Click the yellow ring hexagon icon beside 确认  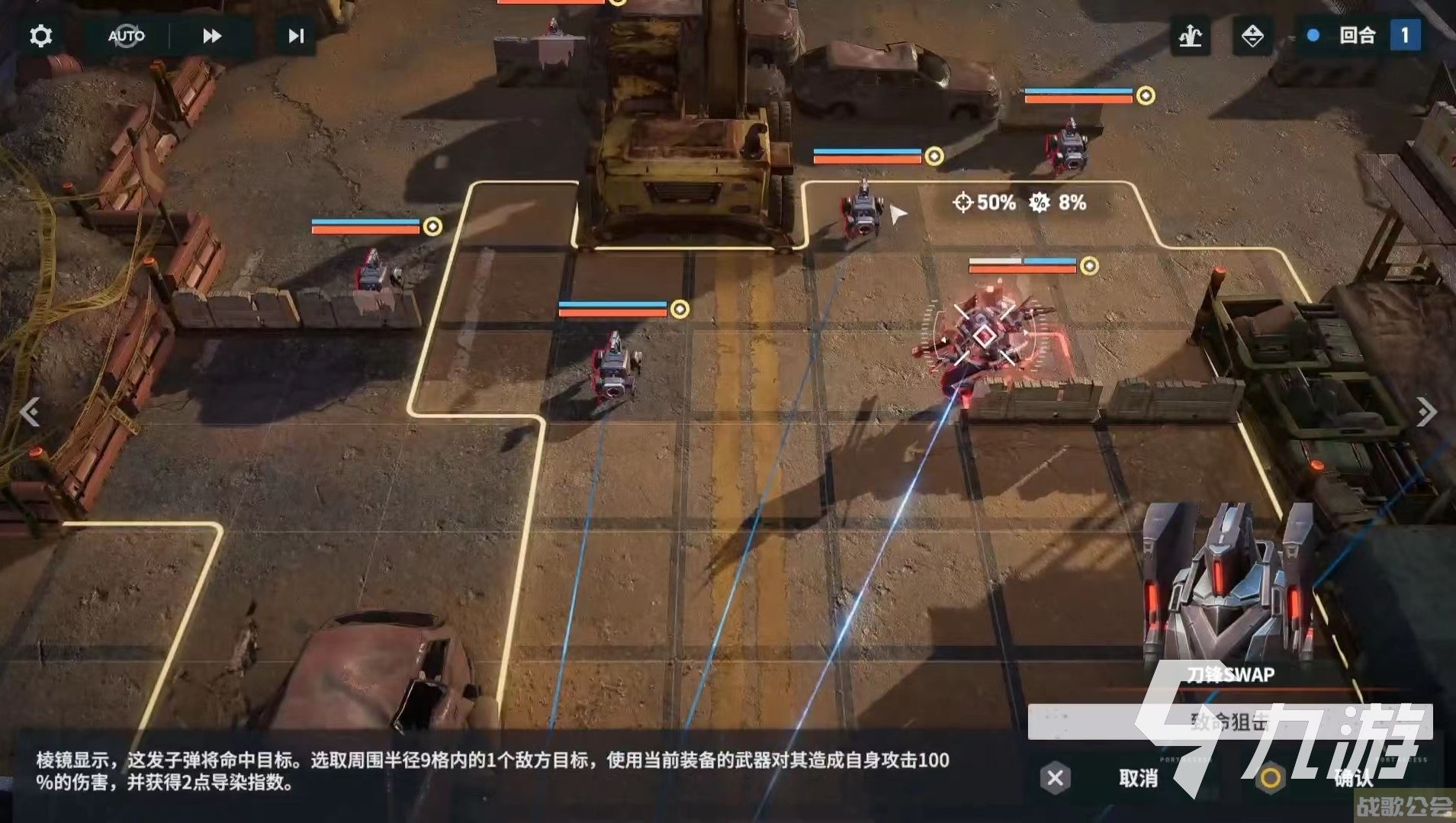coord(1268,780)
